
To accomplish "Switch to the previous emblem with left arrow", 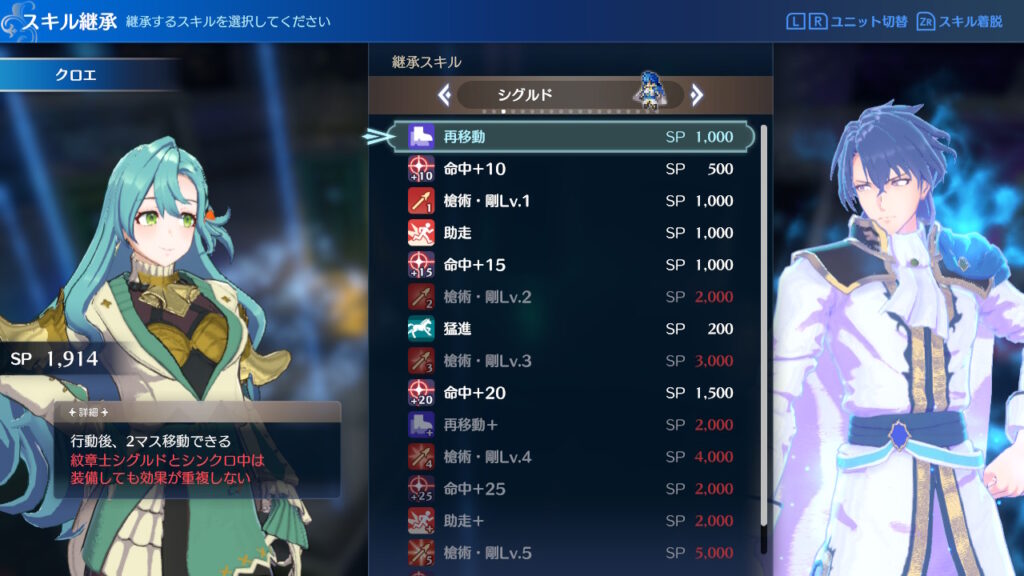I will 445,95.
